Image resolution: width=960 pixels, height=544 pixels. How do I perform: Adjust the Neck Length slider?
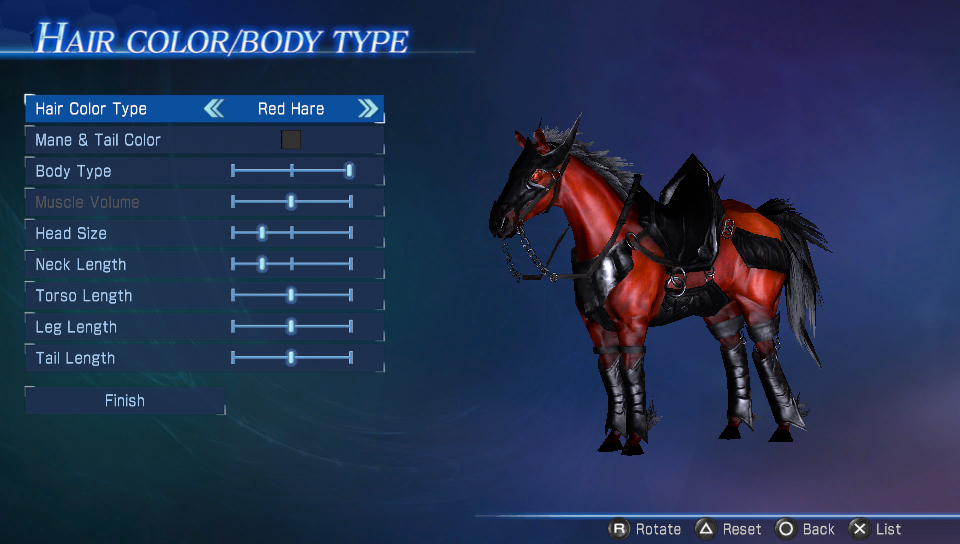pos(262,264)
